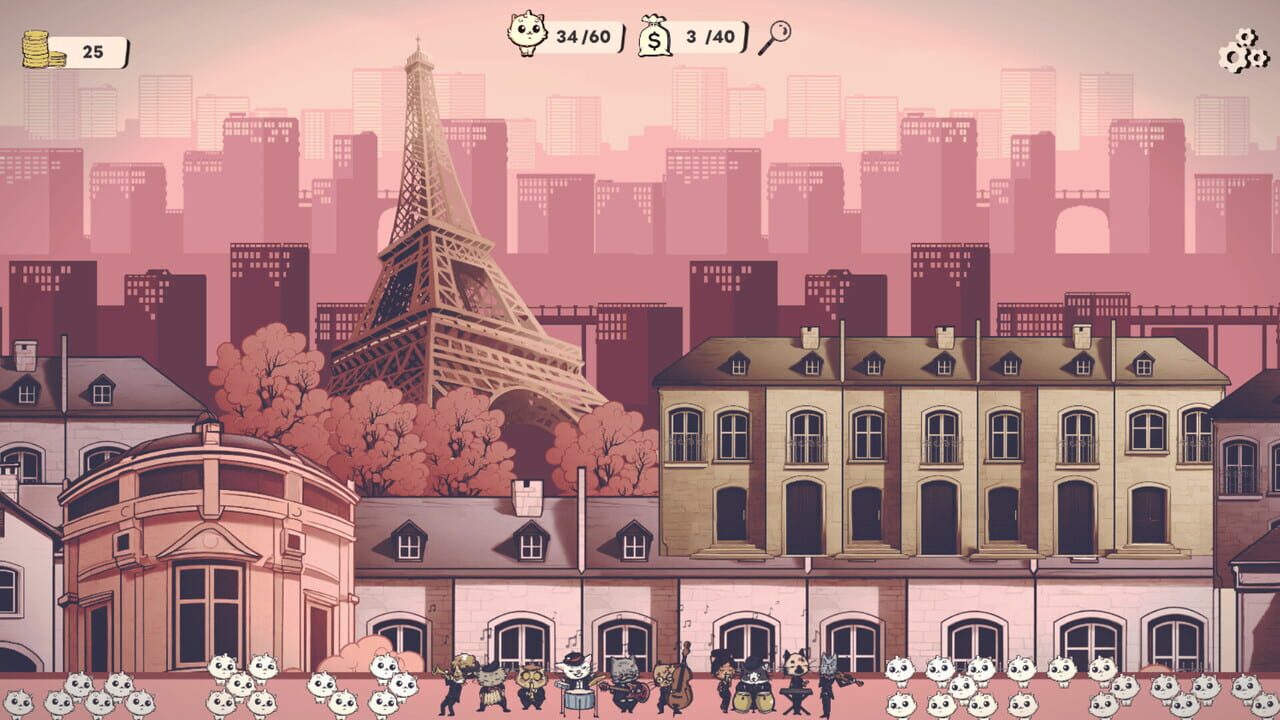1280x720 pixels.
Task: Click a white kitten near the right edge
Action: click(1247, 688)
